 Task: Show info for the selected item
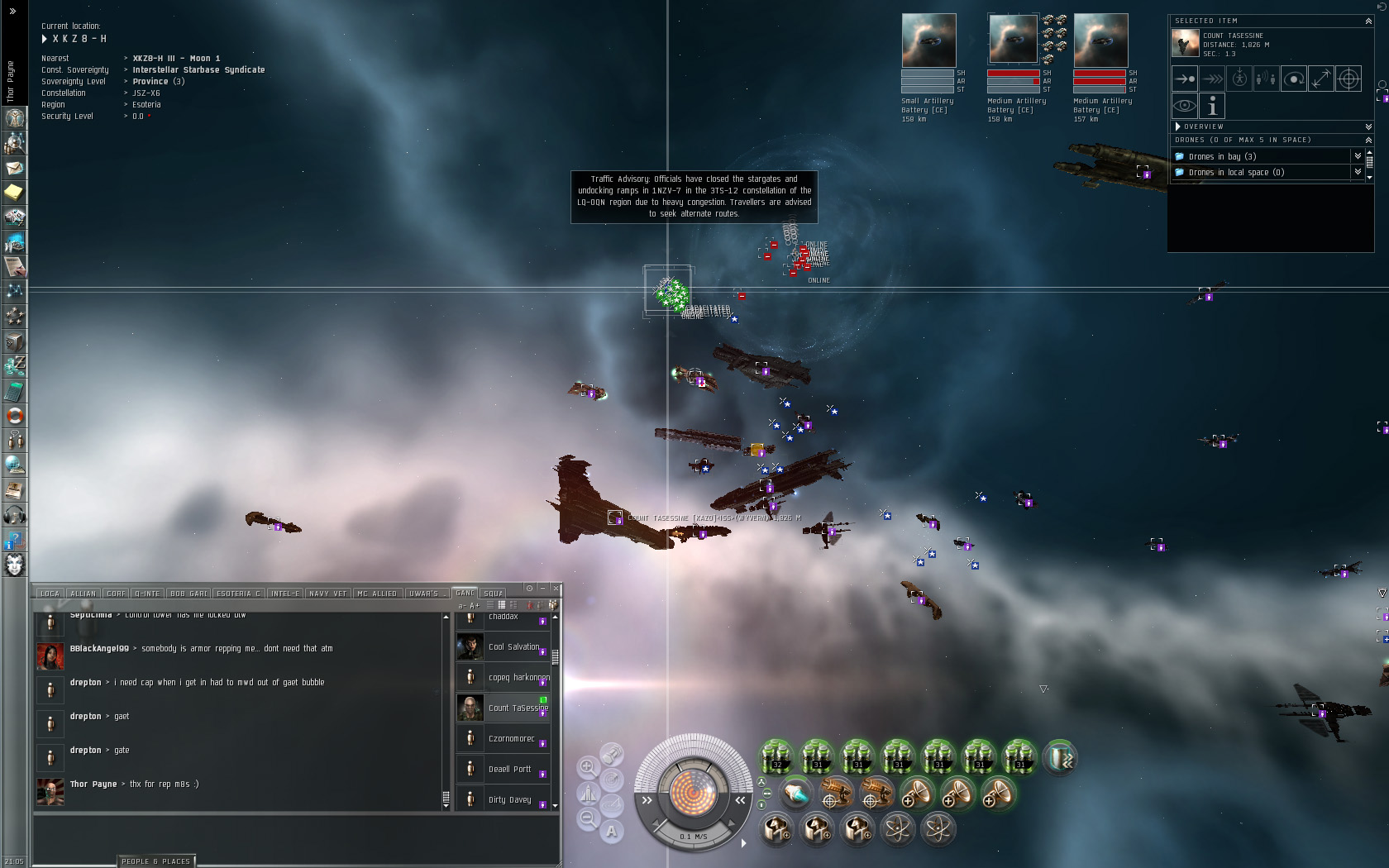point(1212,106)
